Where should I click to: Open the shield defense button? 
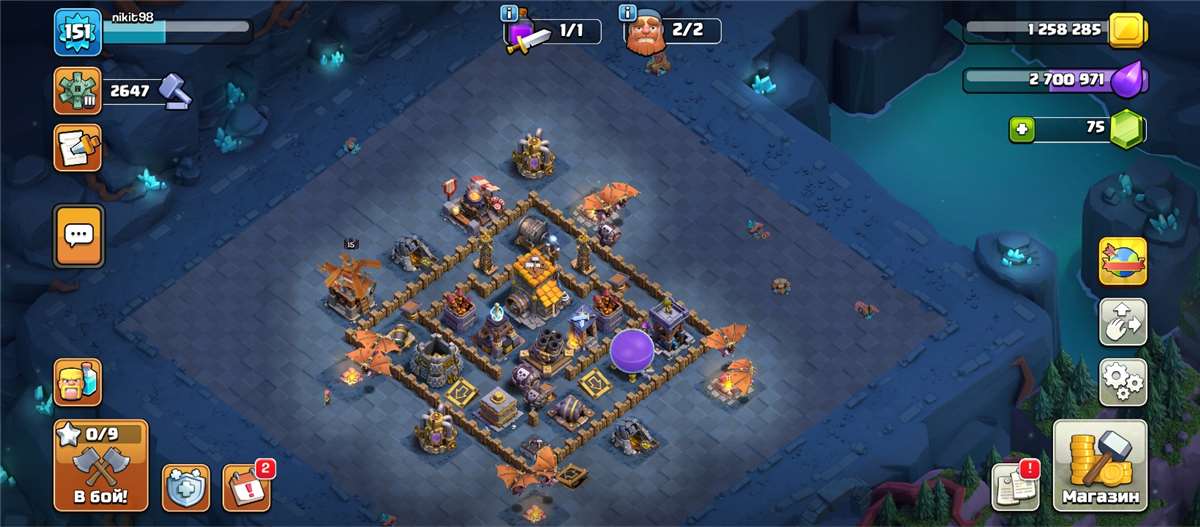click(x=184, y=487)
